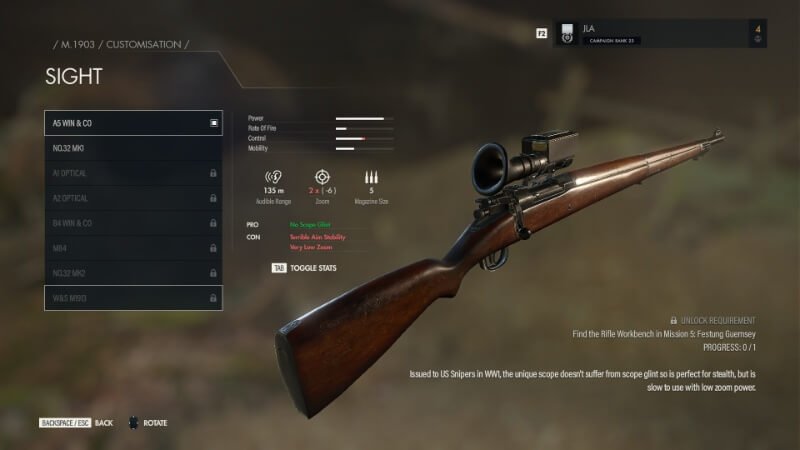
Task: Go back using the Back label
Action: click(x=104, y=423)
